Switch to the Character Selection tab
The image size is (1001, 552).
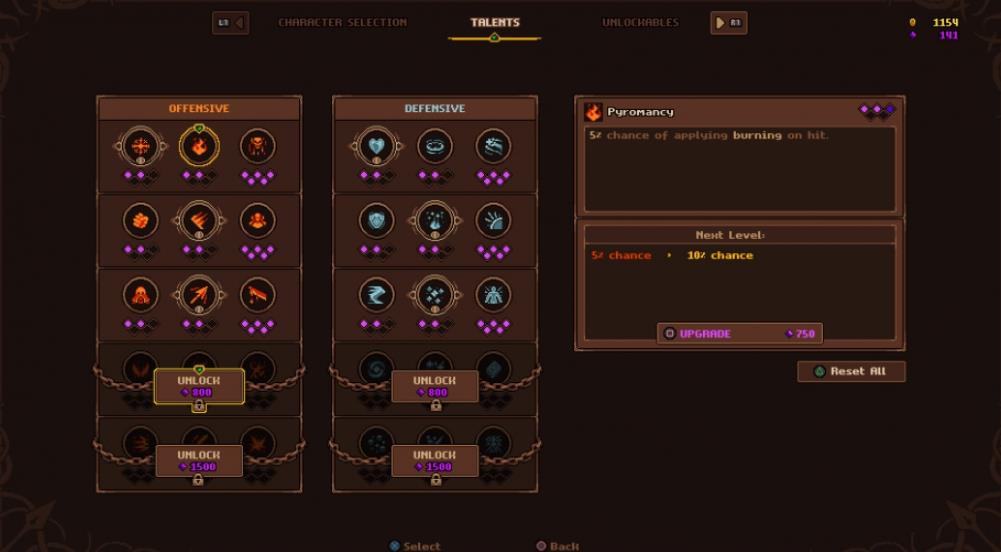click(342, 22)
